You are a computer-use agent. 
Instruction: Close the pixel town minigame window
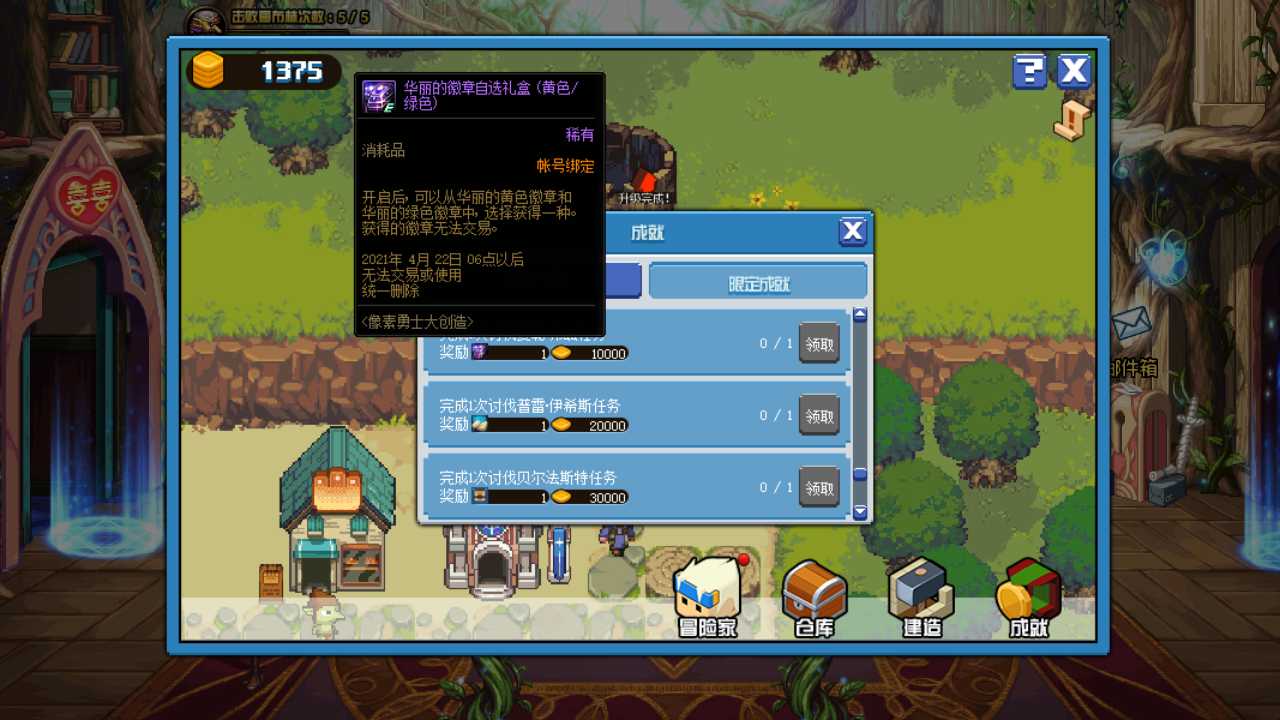[x=1074, y=71]
